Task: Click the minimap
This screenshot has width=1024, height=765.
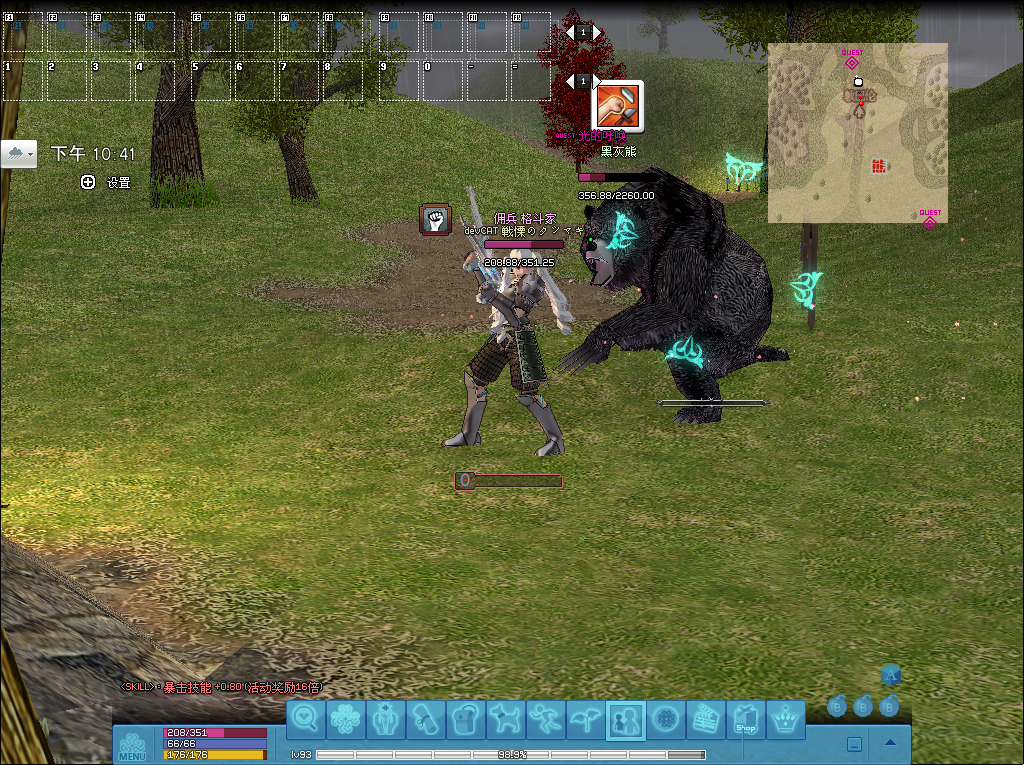Action: [x=857, y=132]
